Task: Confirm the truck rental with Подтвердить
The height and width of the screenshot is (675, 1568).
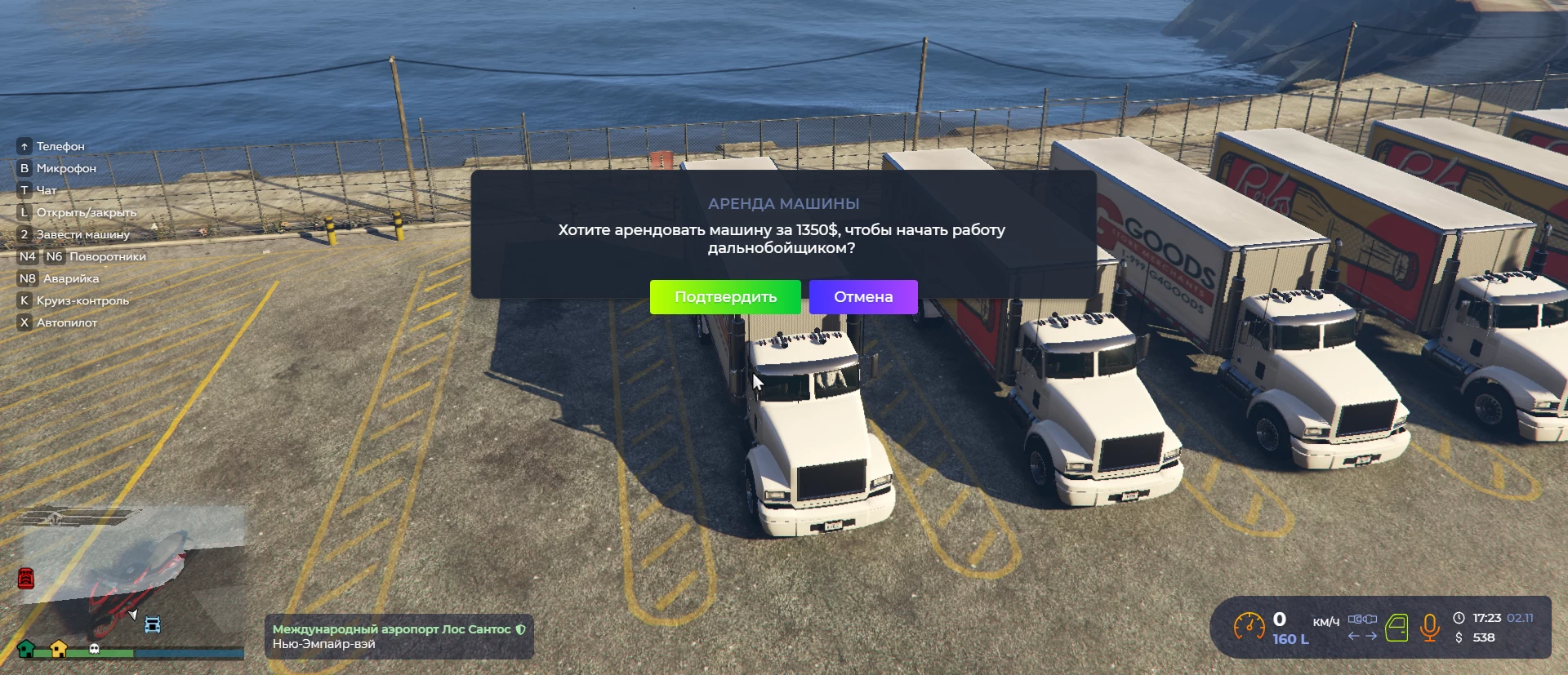Action: [725, 297]
